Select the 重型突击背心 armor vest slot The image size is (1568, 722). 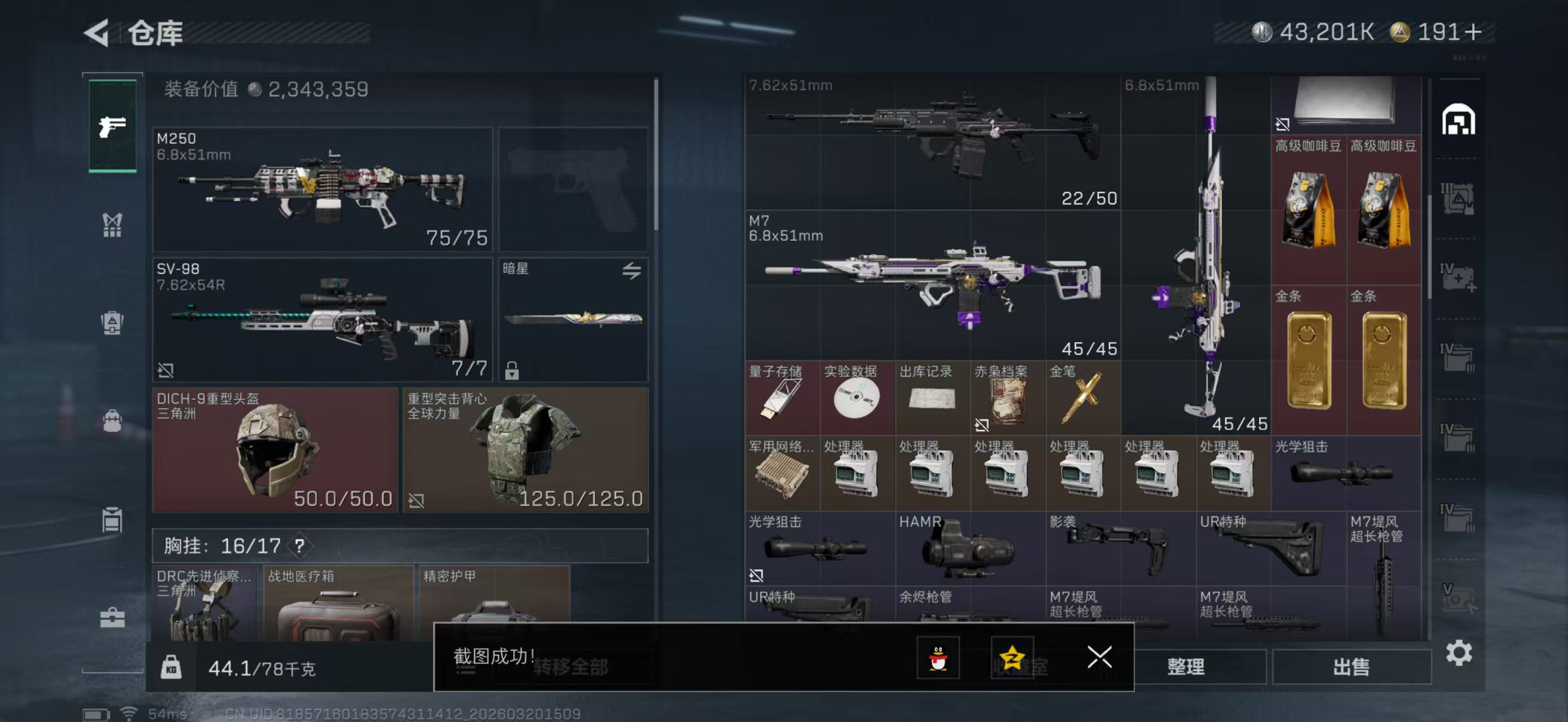[525, 451]
